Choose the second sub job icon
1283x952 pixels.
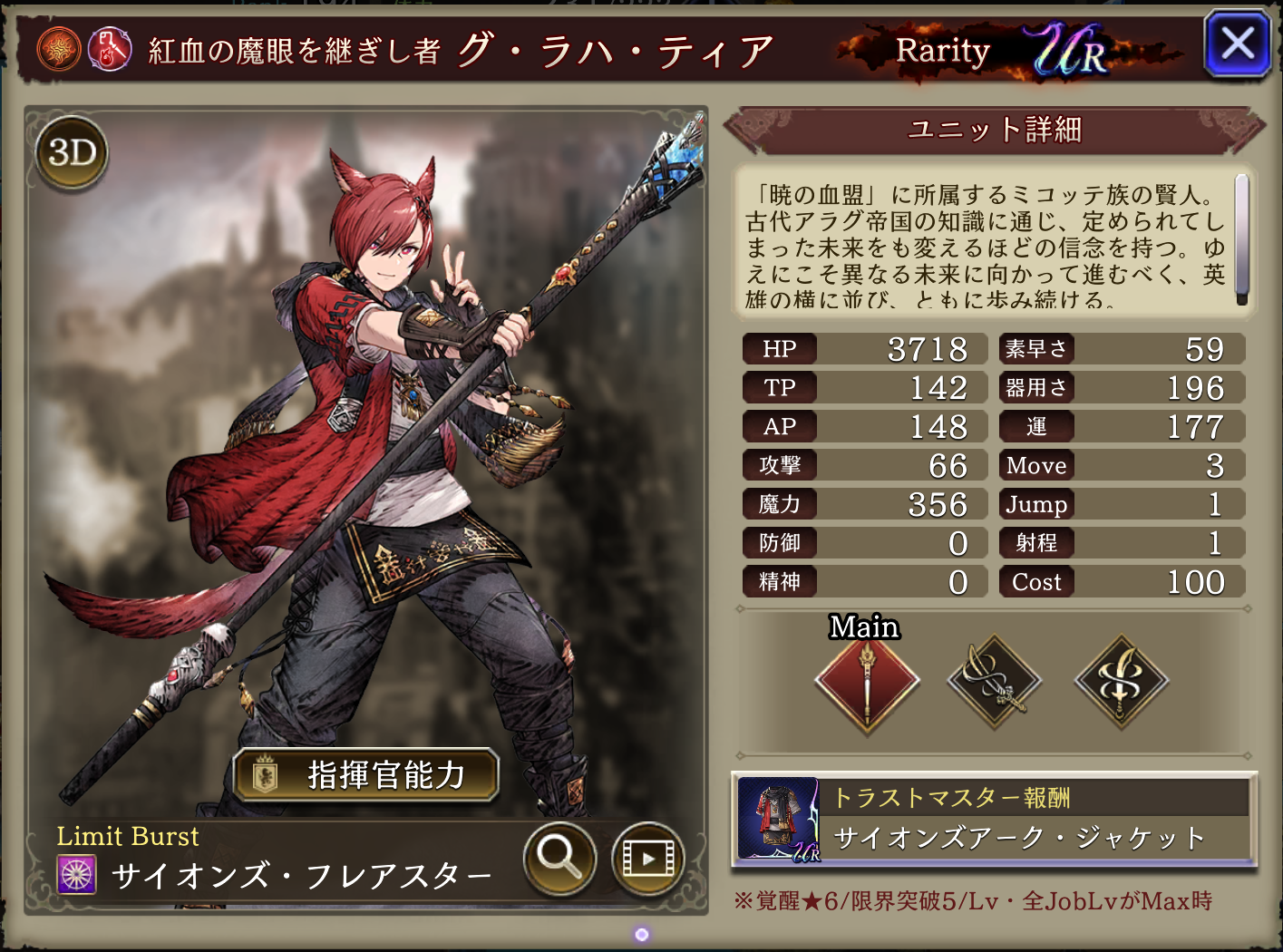point(994,682)
